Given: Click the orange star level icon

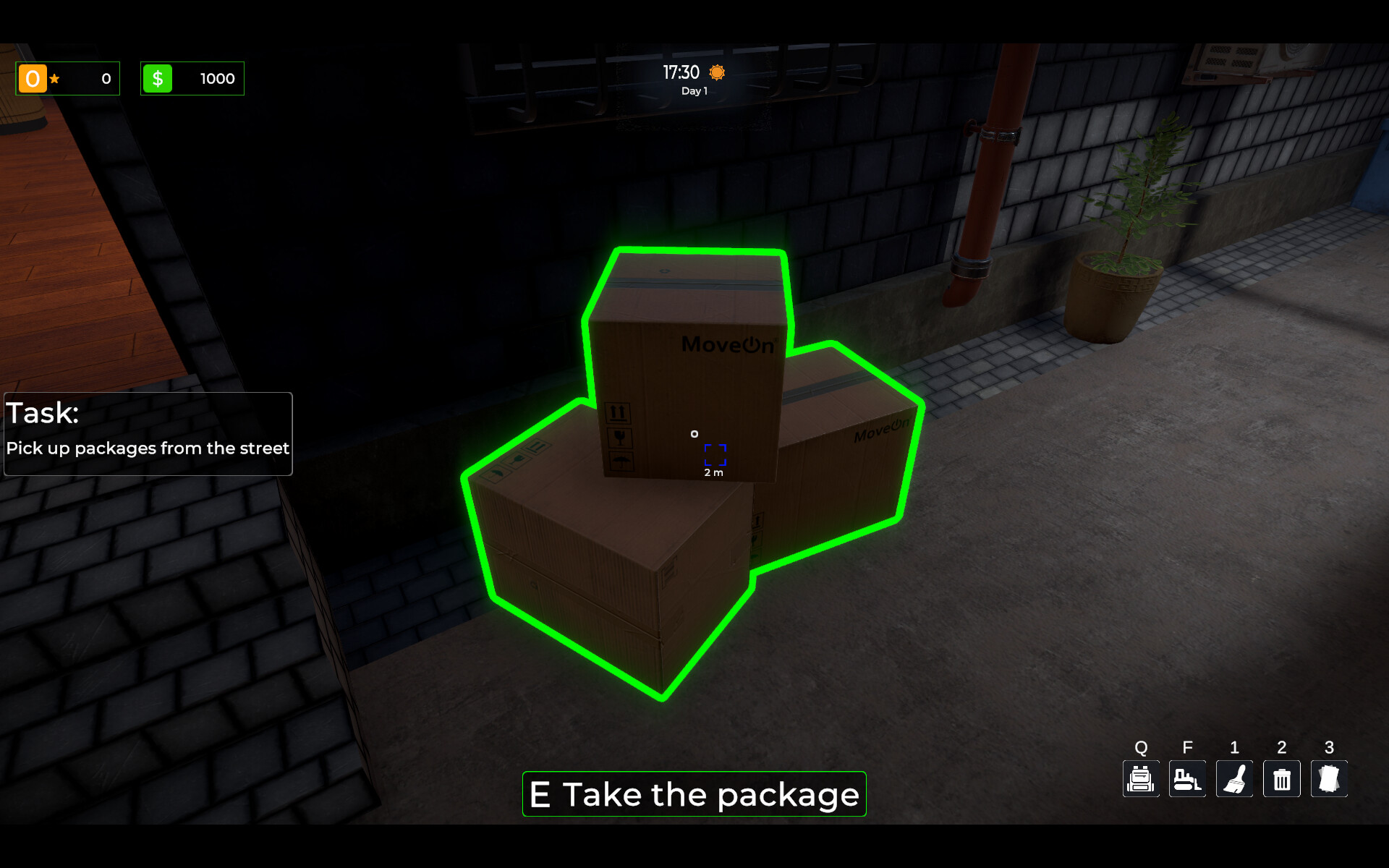Looking at the screenshot, I should (33, 78).
